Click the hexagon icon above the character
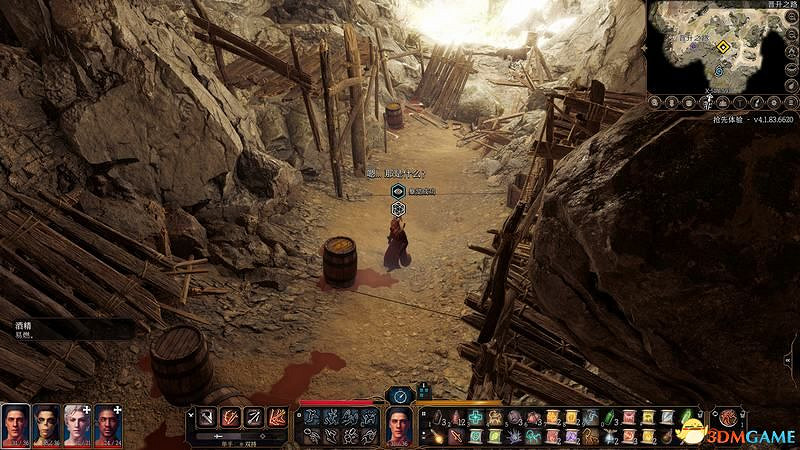This screenshot has height=450, width=800. pos(398,209)
